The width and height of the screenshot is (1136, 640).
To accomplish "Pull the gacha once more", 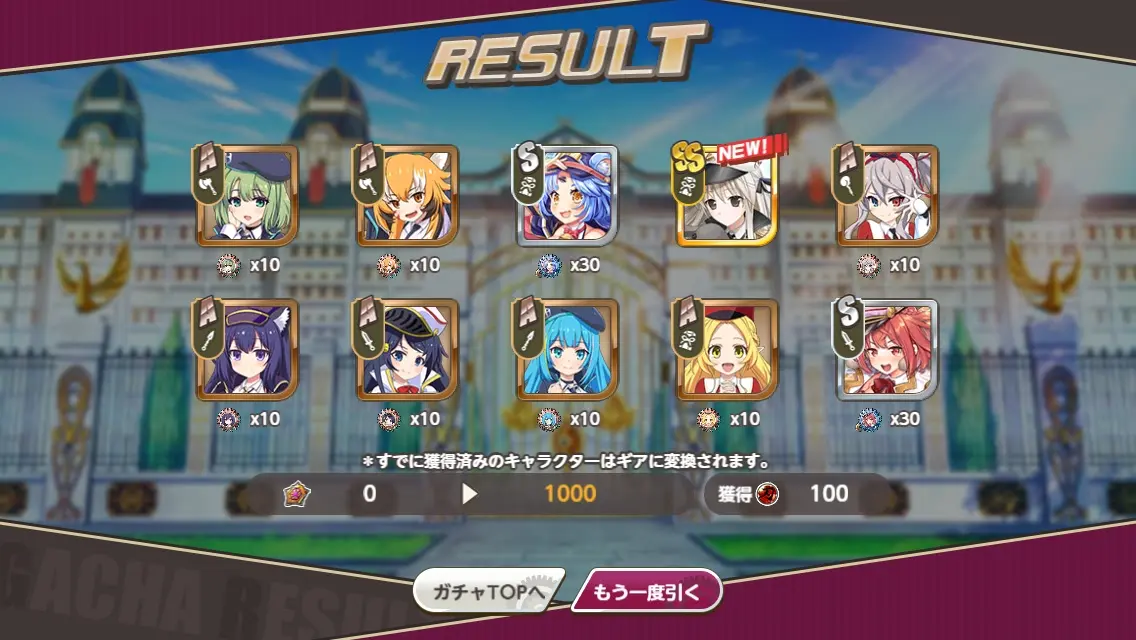I will (x=645, y=592).
